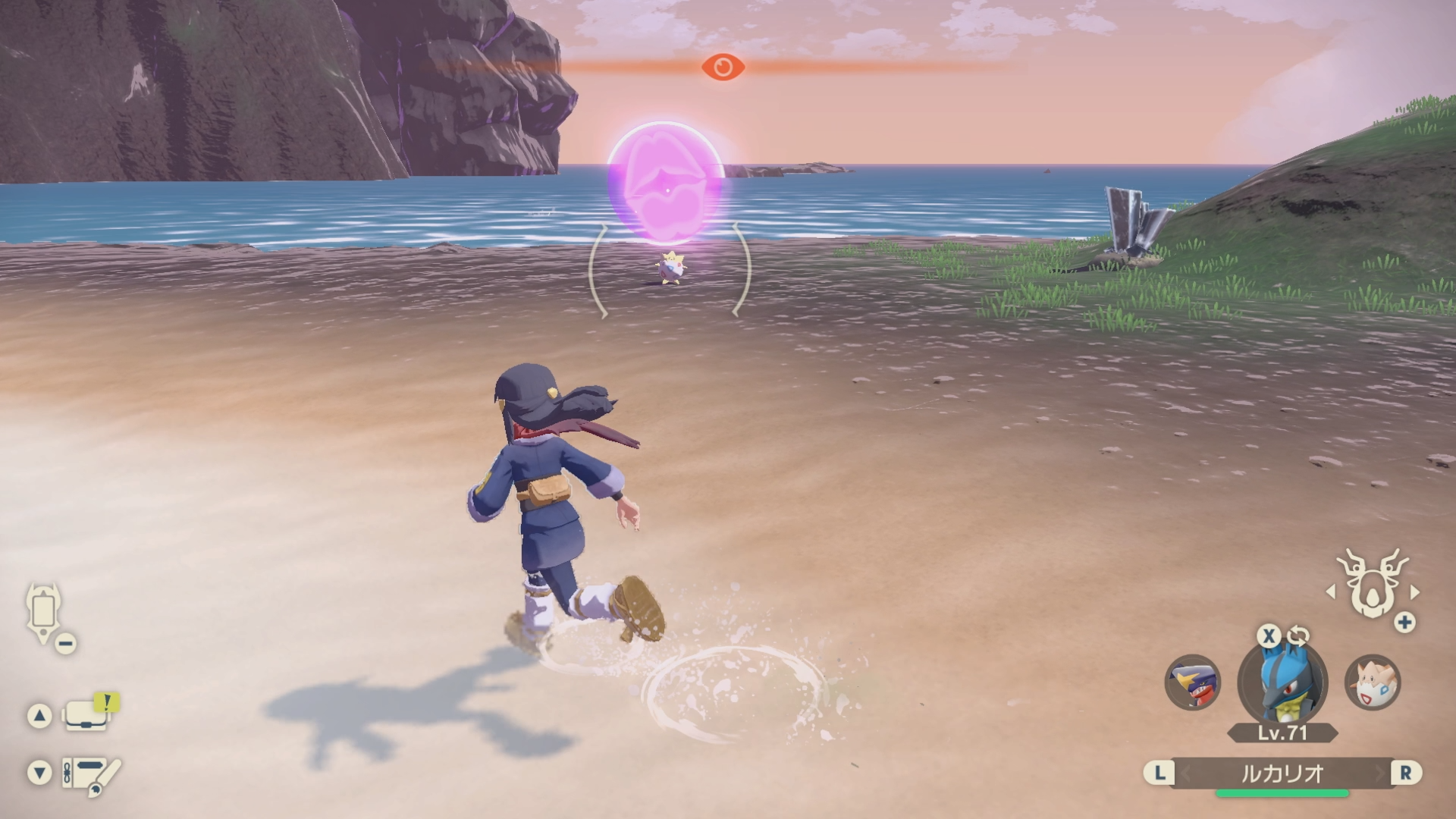Viewport: 1456px width, 819px height.
Task: Click the ルカリオ name bar
Action: 1282,773
